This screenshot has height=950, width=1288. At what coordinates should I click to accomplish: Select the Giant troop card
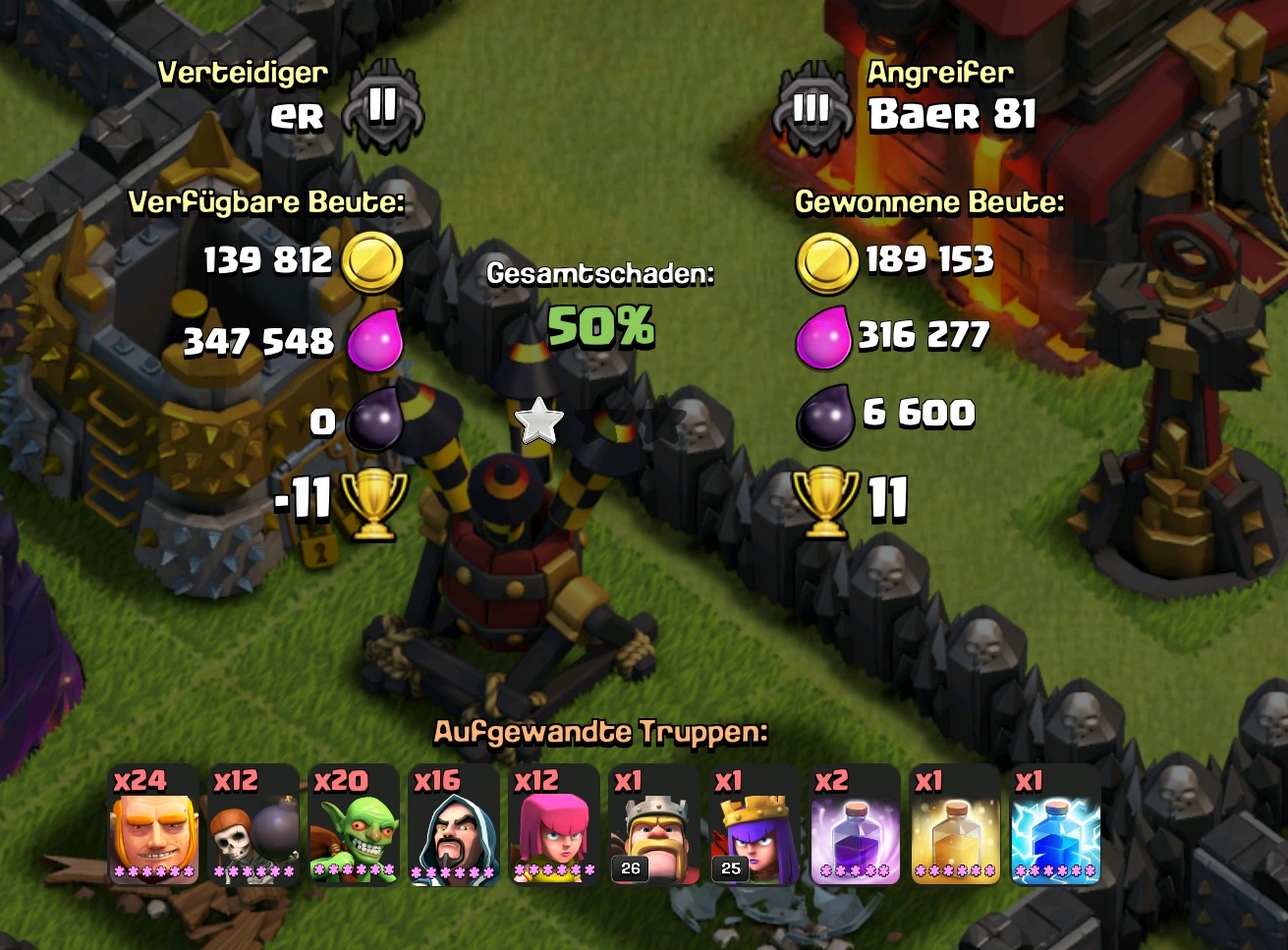coord(154,825)
